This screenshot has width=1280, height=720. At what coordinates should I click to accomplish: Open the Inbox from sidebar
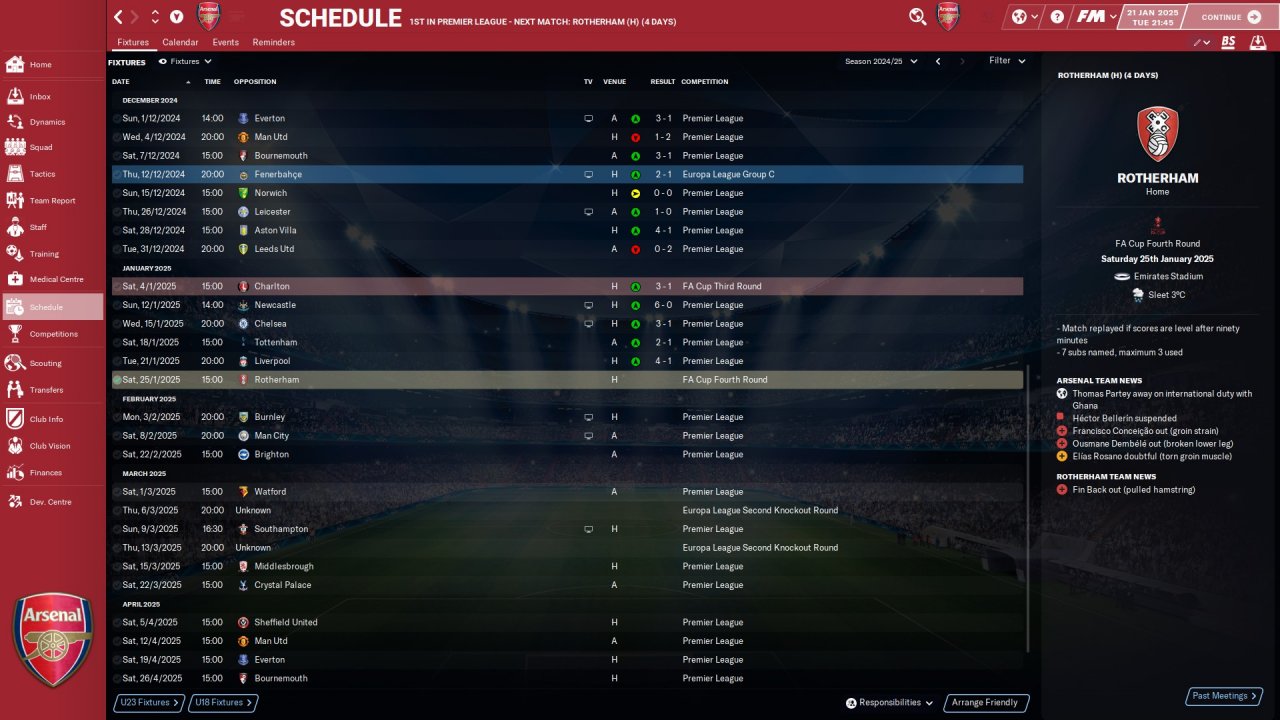(x=40, y=97)
